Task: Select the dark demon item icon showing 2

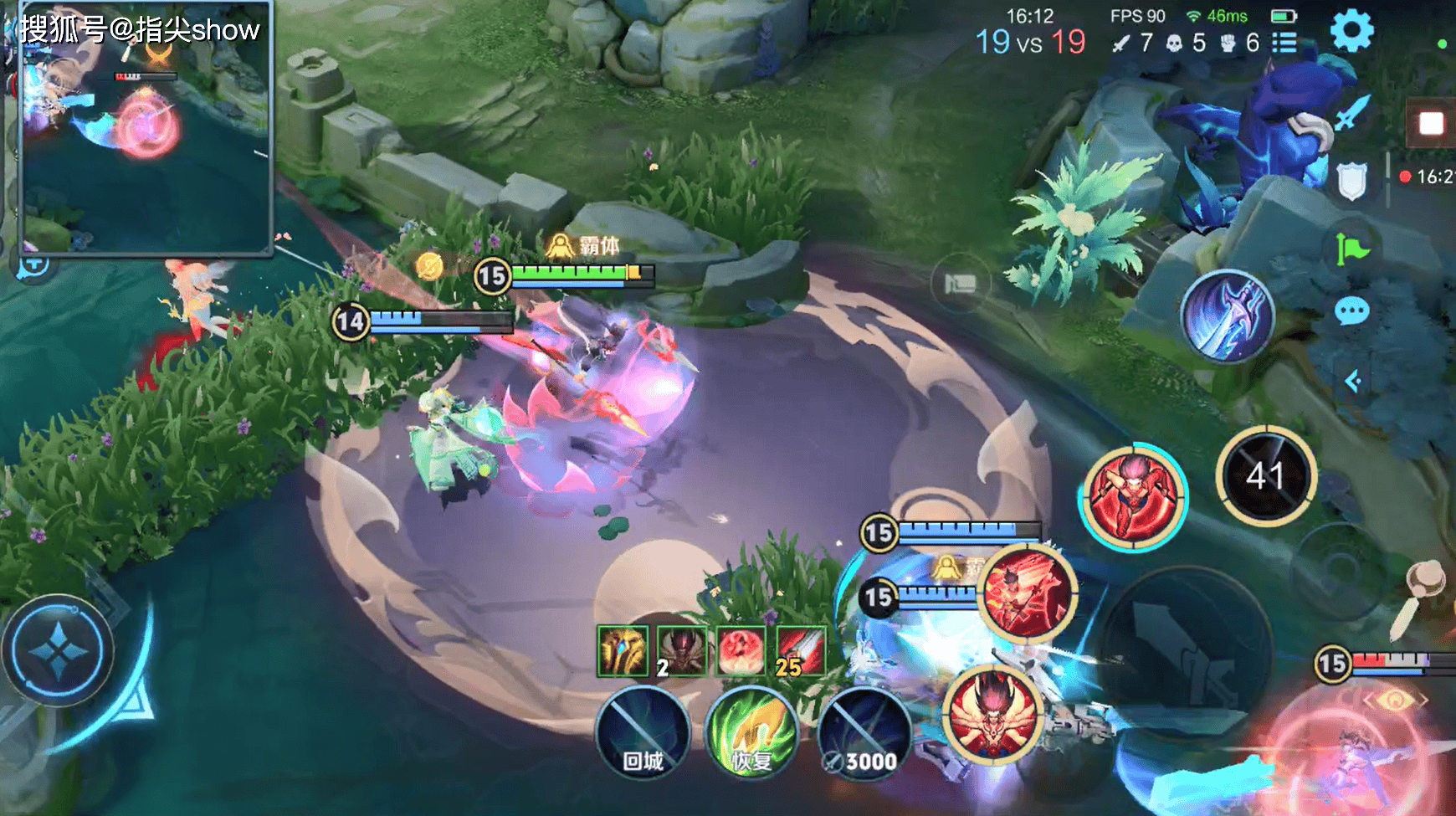Action: pos(682,650)
